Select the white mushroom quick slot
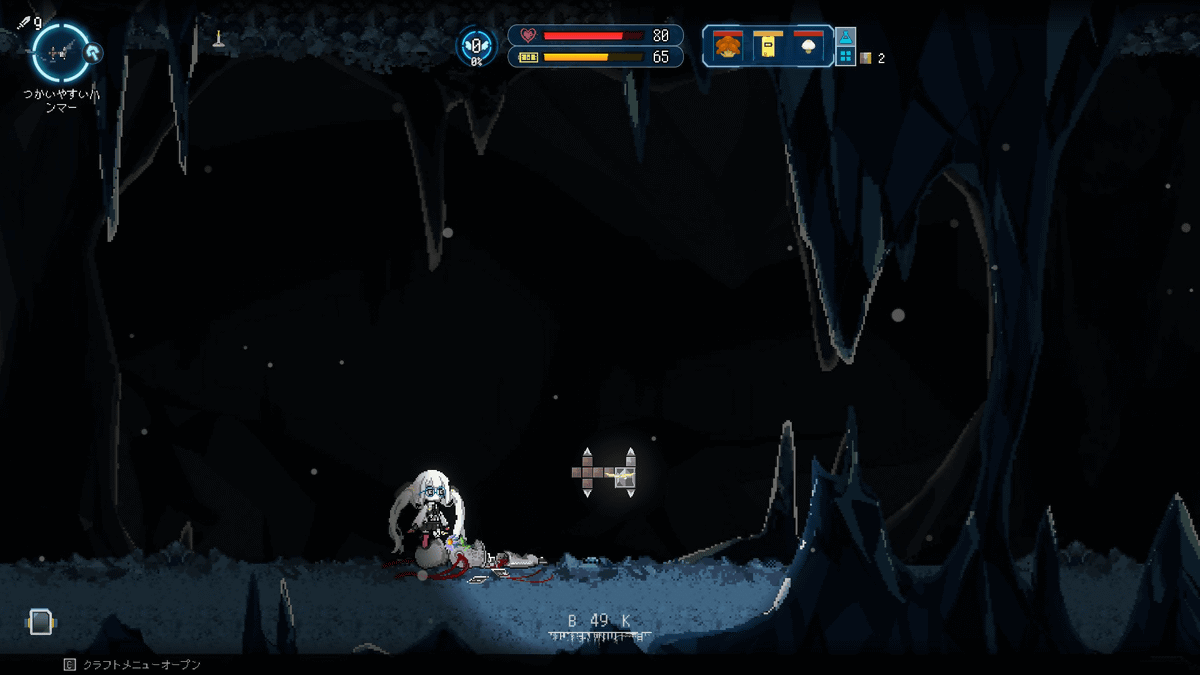The height and width of the screenshot is (675, 1200). [808, 46]
